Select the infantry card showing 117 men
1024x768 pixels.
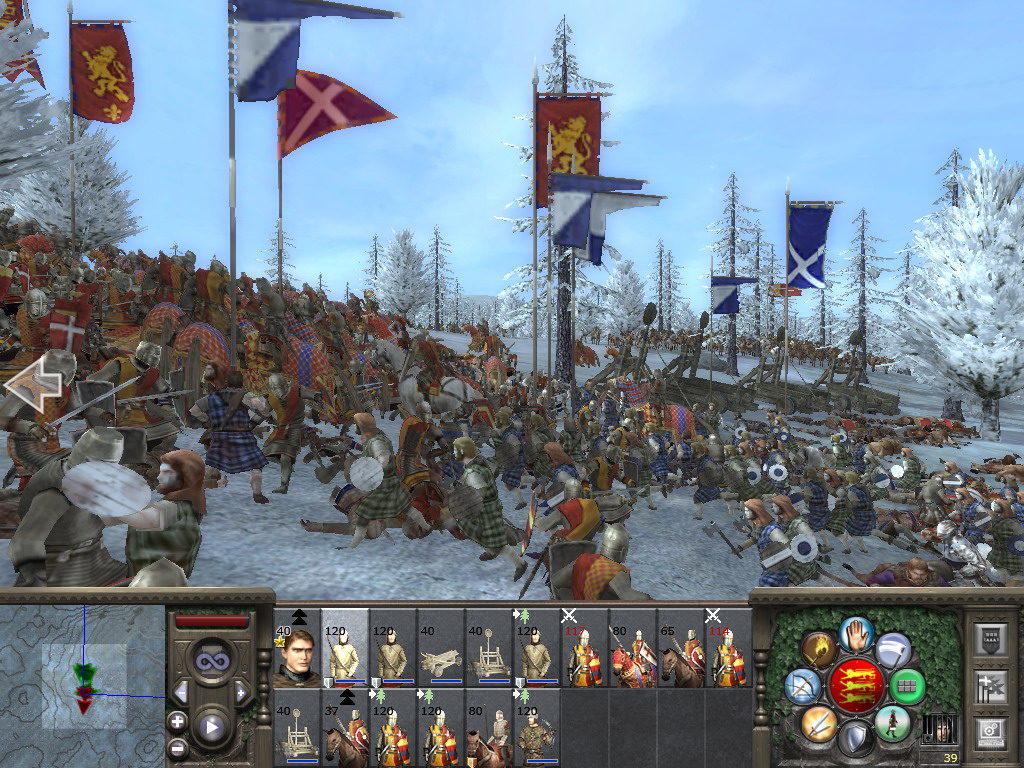[x=585, y=650]
